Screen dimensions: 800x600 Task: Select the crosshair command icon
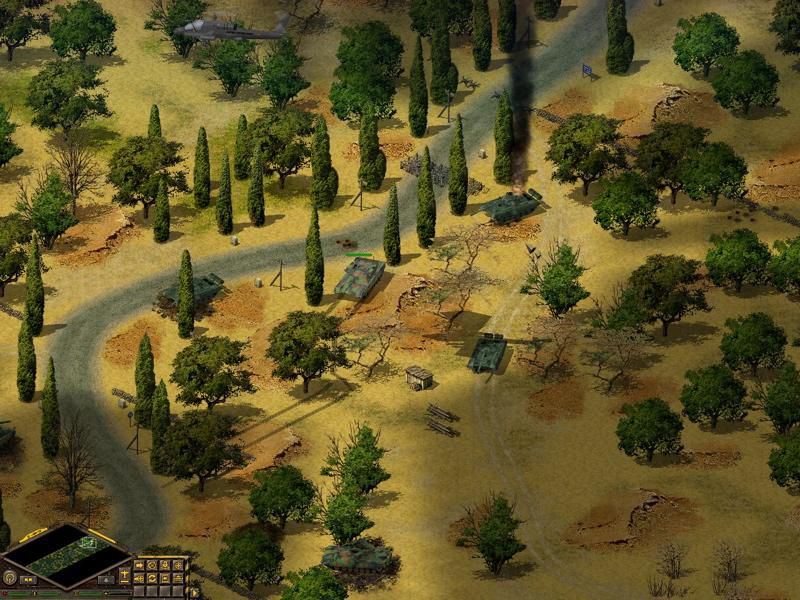pos(178,565)
